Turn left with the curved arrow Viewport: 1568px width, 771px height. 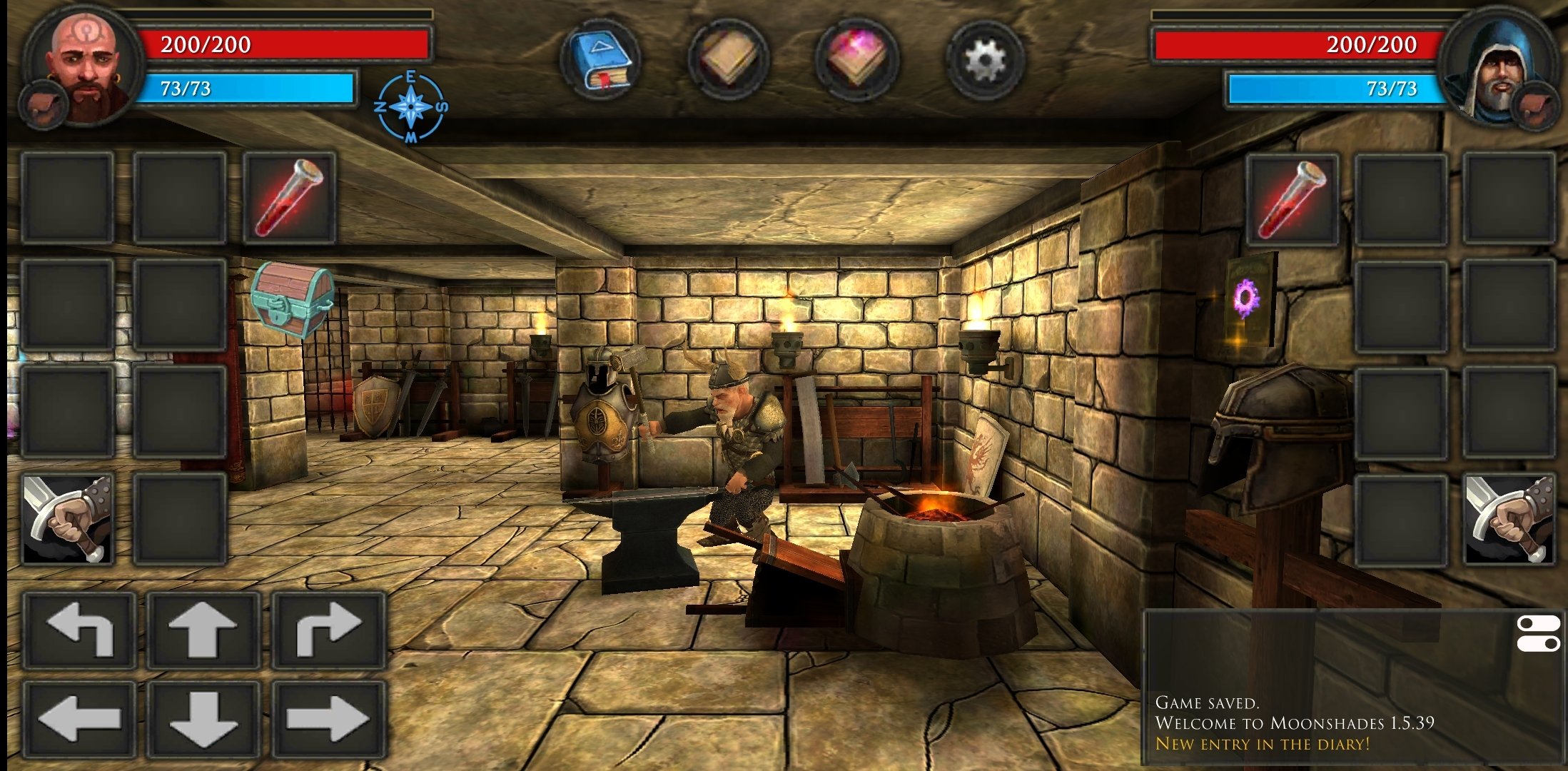click(x=80, y=630)
